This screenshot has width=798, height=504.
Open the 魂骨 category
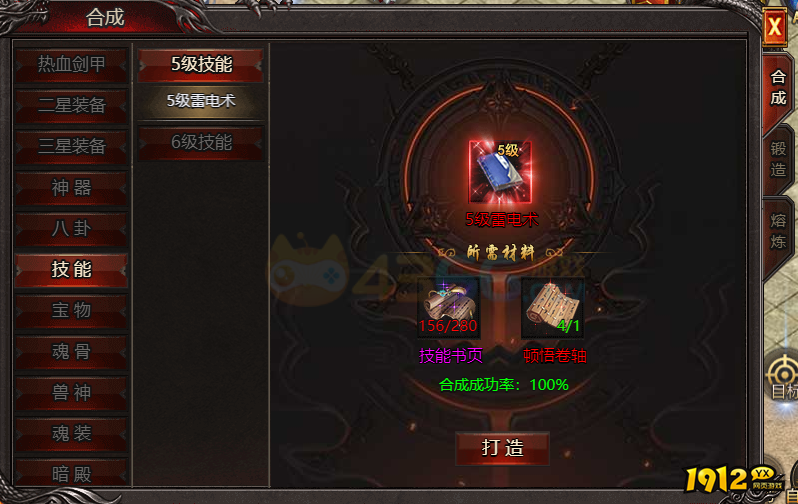71,351
